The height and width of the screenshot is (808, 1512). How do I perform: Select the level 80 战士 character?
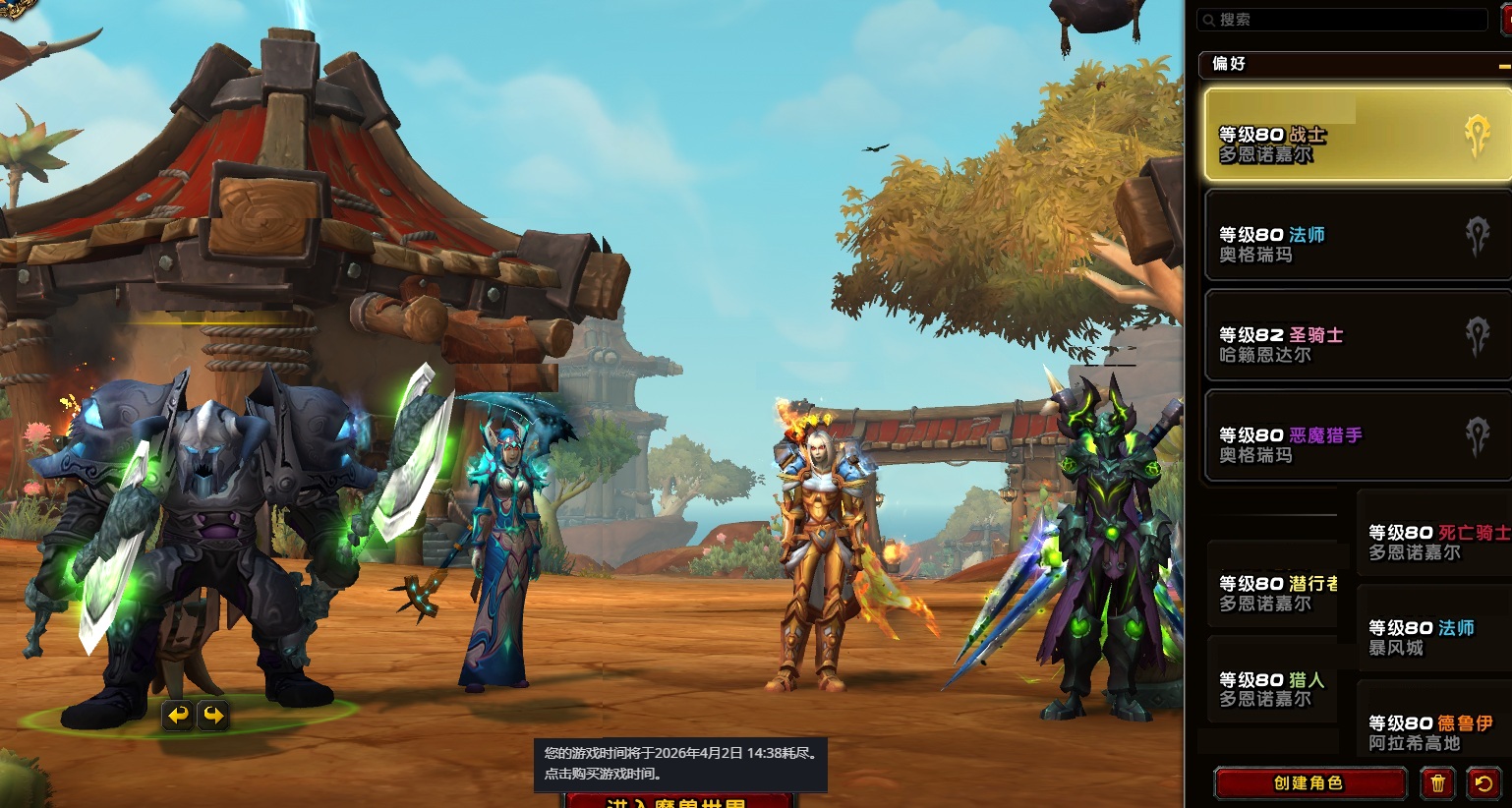[x=1357, y=135]
